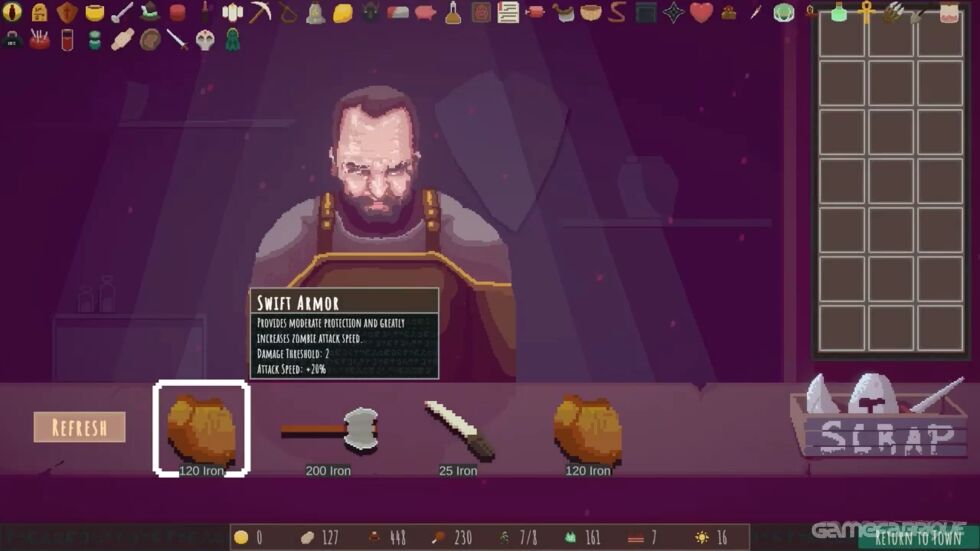The width and height of the screenshot is (980, 551).
Task: Click the three white candles relic
Action: click(x=233, y=13)
